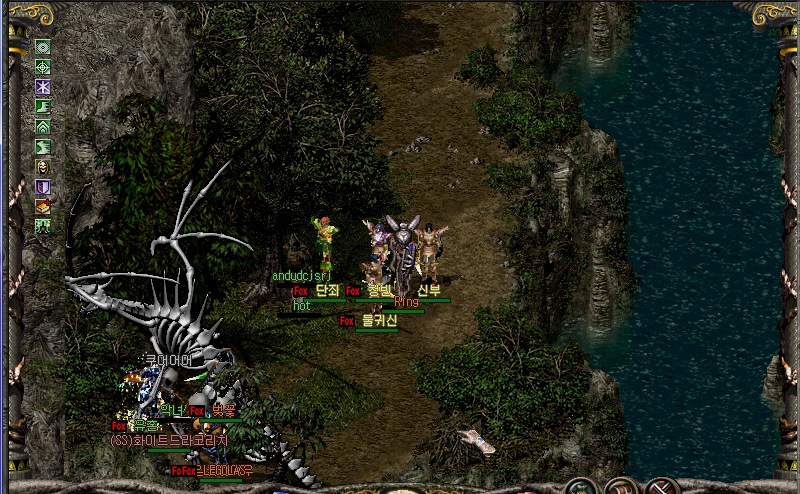The image size is (800, 494).
Task: Select the hooded skull face icon
Action: point(43,166)
